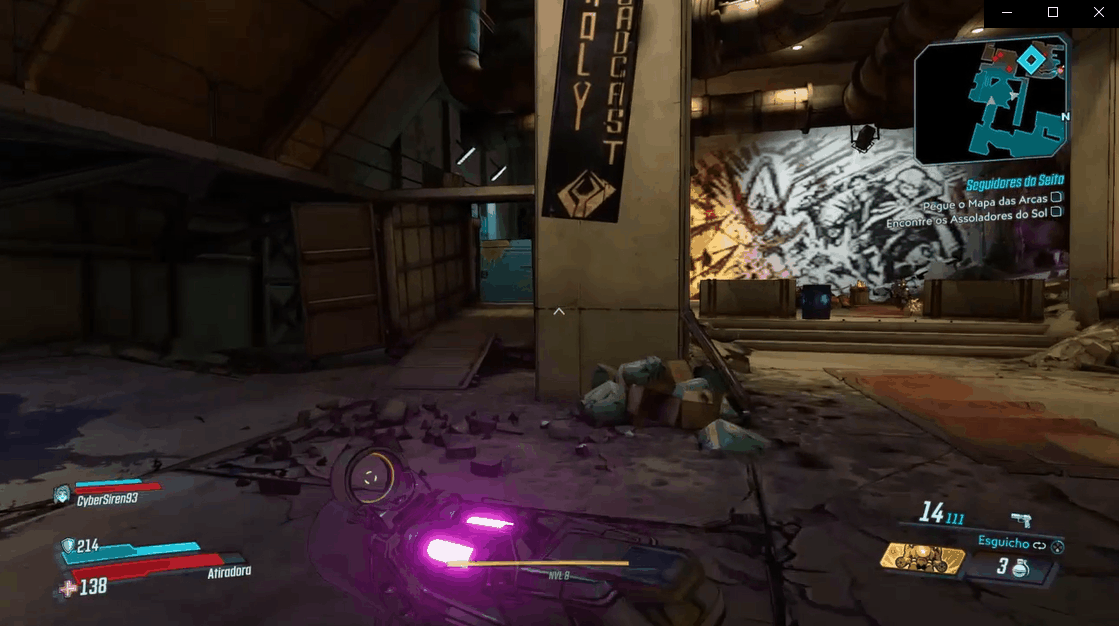The width and height of the screenshot is (1119, 626).
Task: Select the Seguidores da Seita quest title
Action: click(1014, 181)
